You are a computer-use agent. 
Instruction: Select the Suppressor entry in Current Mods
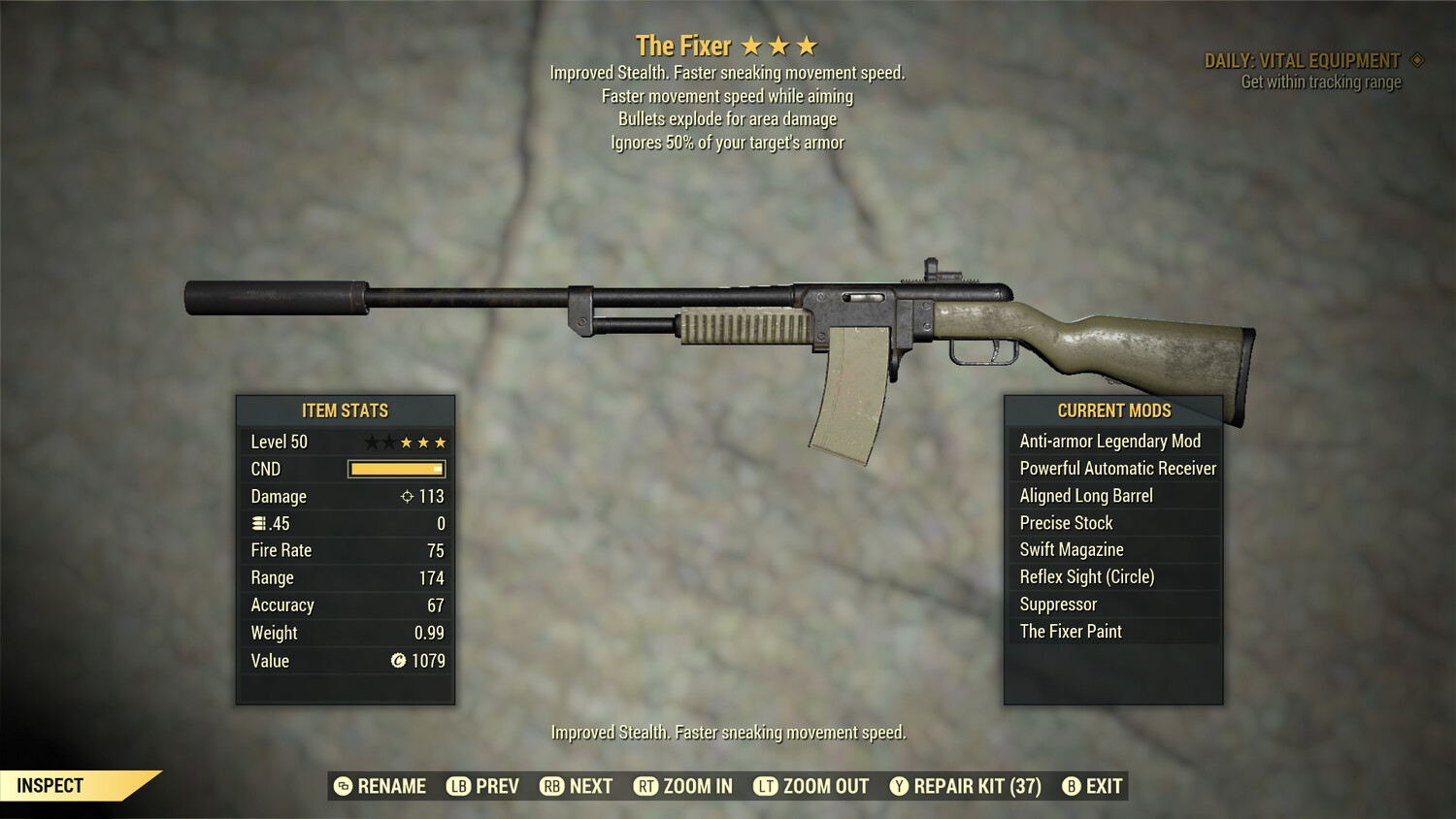(1057, 604)
